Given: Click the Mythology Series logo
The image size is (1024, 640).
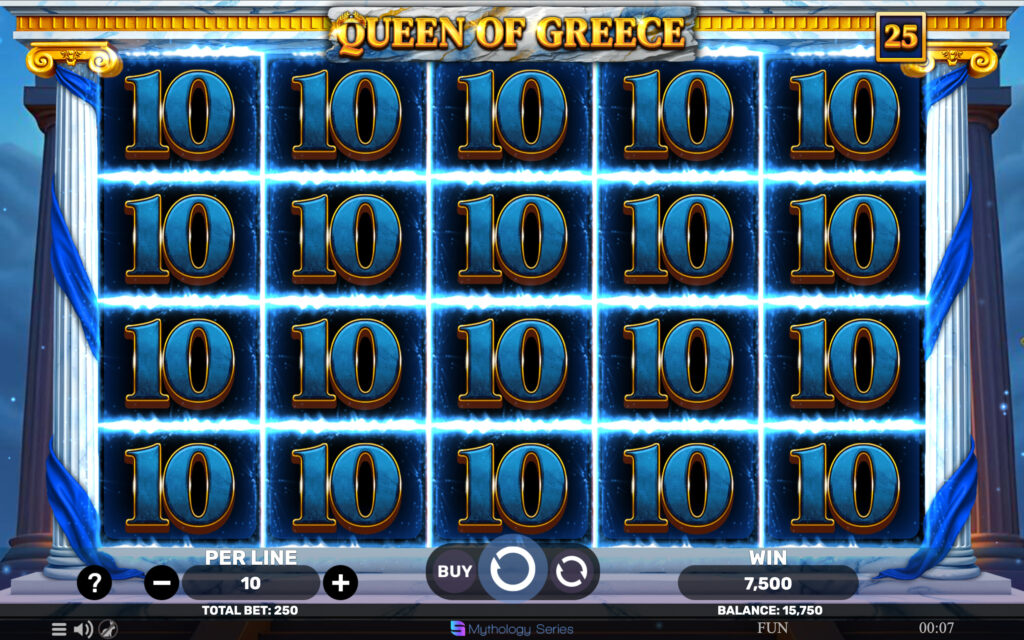Looking at the screenshot, I should (x=512, y=629).
